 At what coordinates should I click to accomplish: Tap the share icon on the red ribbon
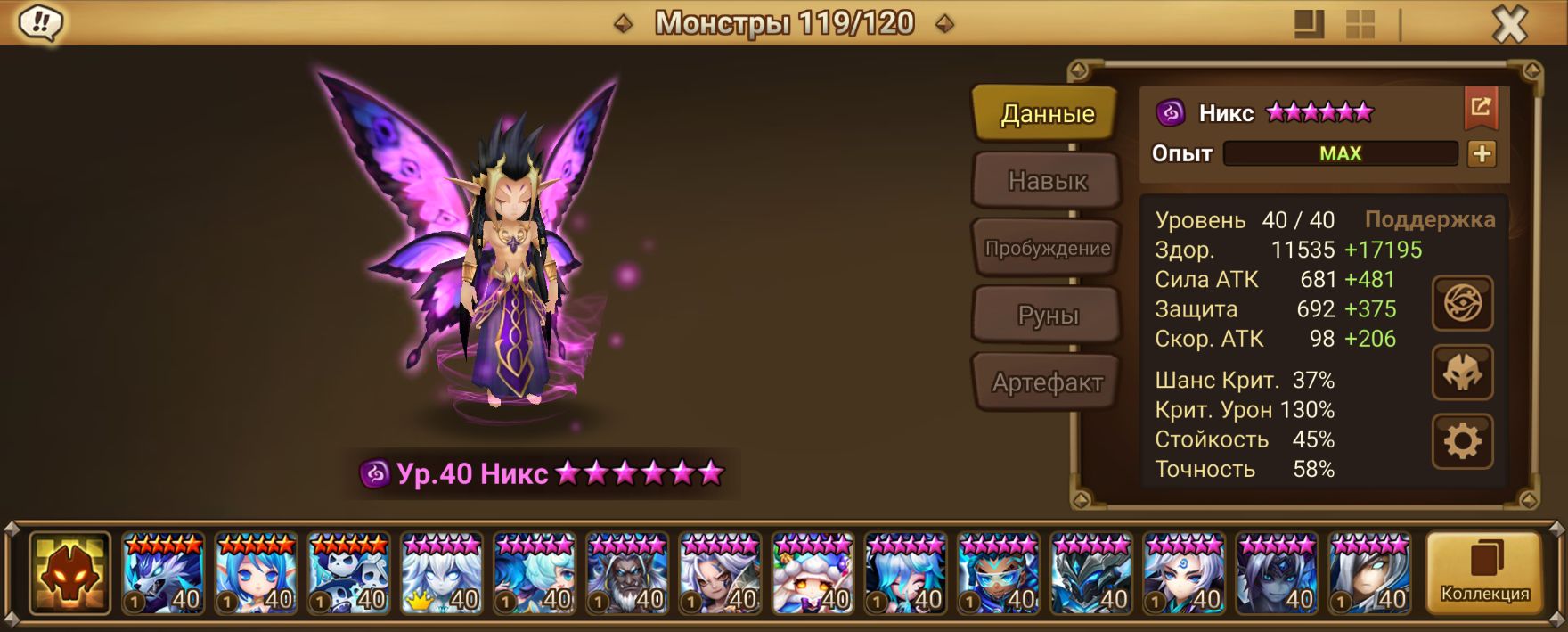(x=1481, y=108)
